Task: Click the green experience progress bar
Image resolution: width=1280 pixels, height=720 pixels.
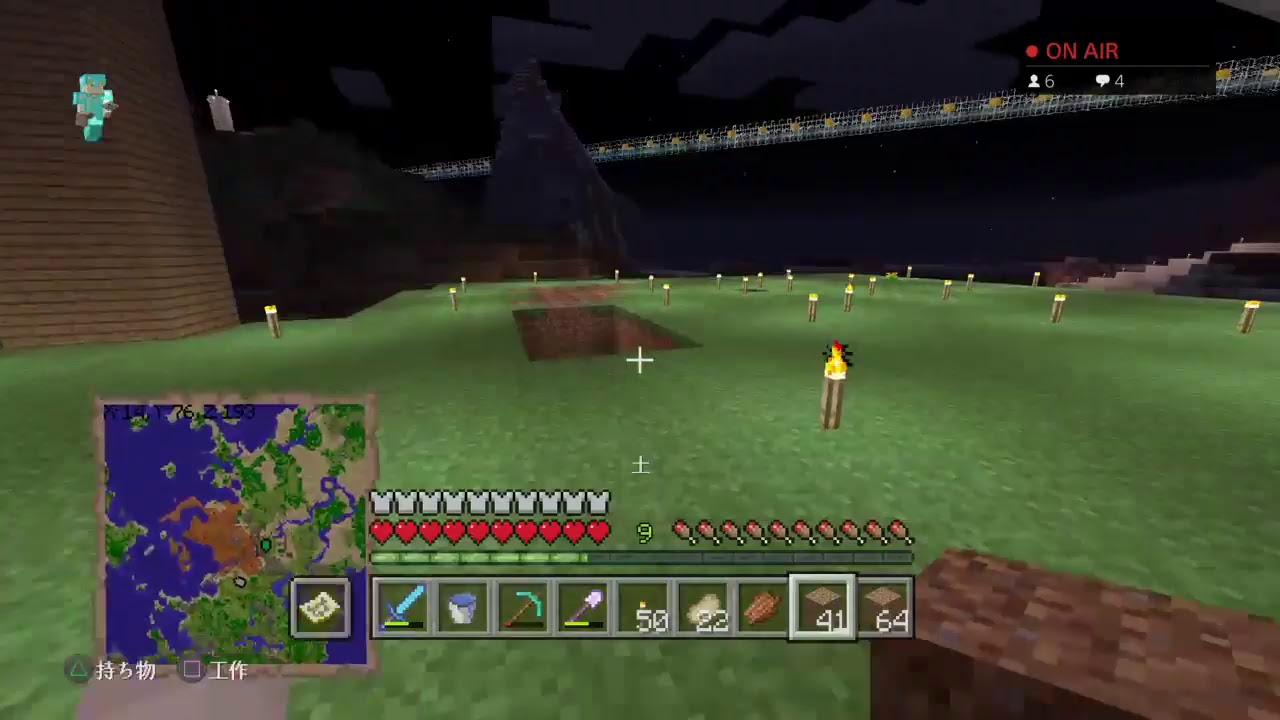Action: 640,557
